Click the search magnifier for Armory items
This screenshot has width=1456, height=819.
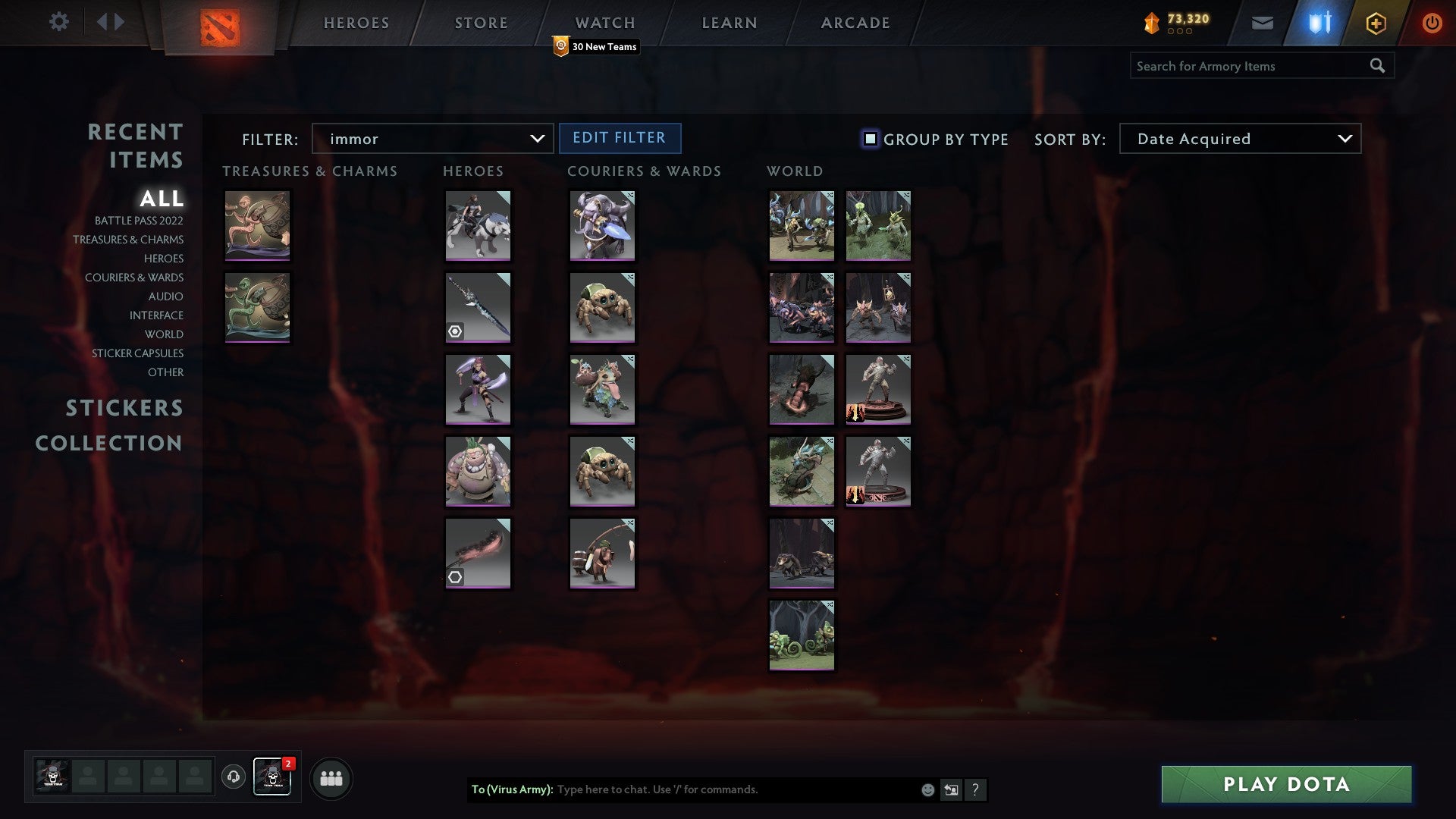coord(1378,65)
